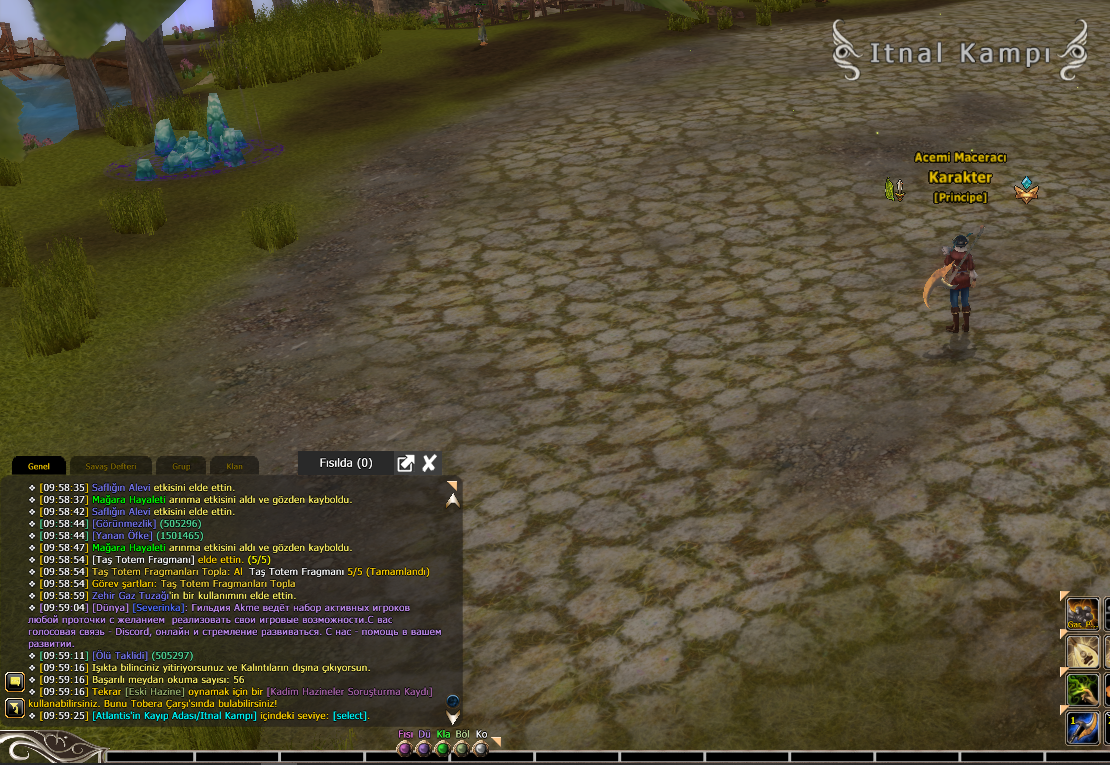
Task: Switch to the Genel chat tab
Action: pyautogui.click(x=39, y=466)
